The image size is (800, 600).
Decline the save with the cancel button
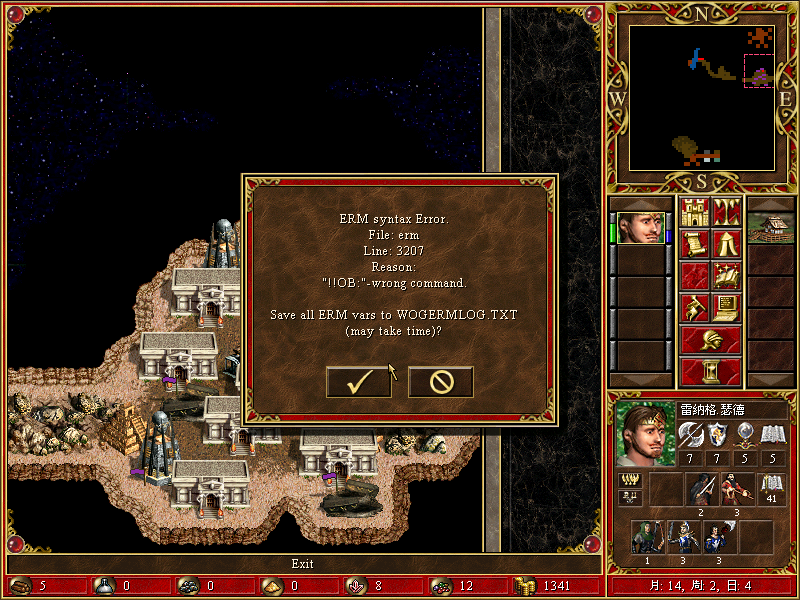pyautogui.click(x=441, y=381)
